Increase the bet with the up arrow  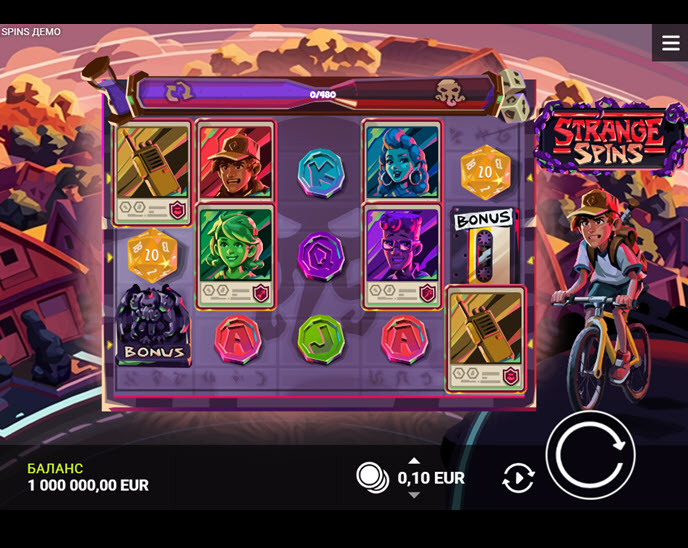(x=414, y=461)
